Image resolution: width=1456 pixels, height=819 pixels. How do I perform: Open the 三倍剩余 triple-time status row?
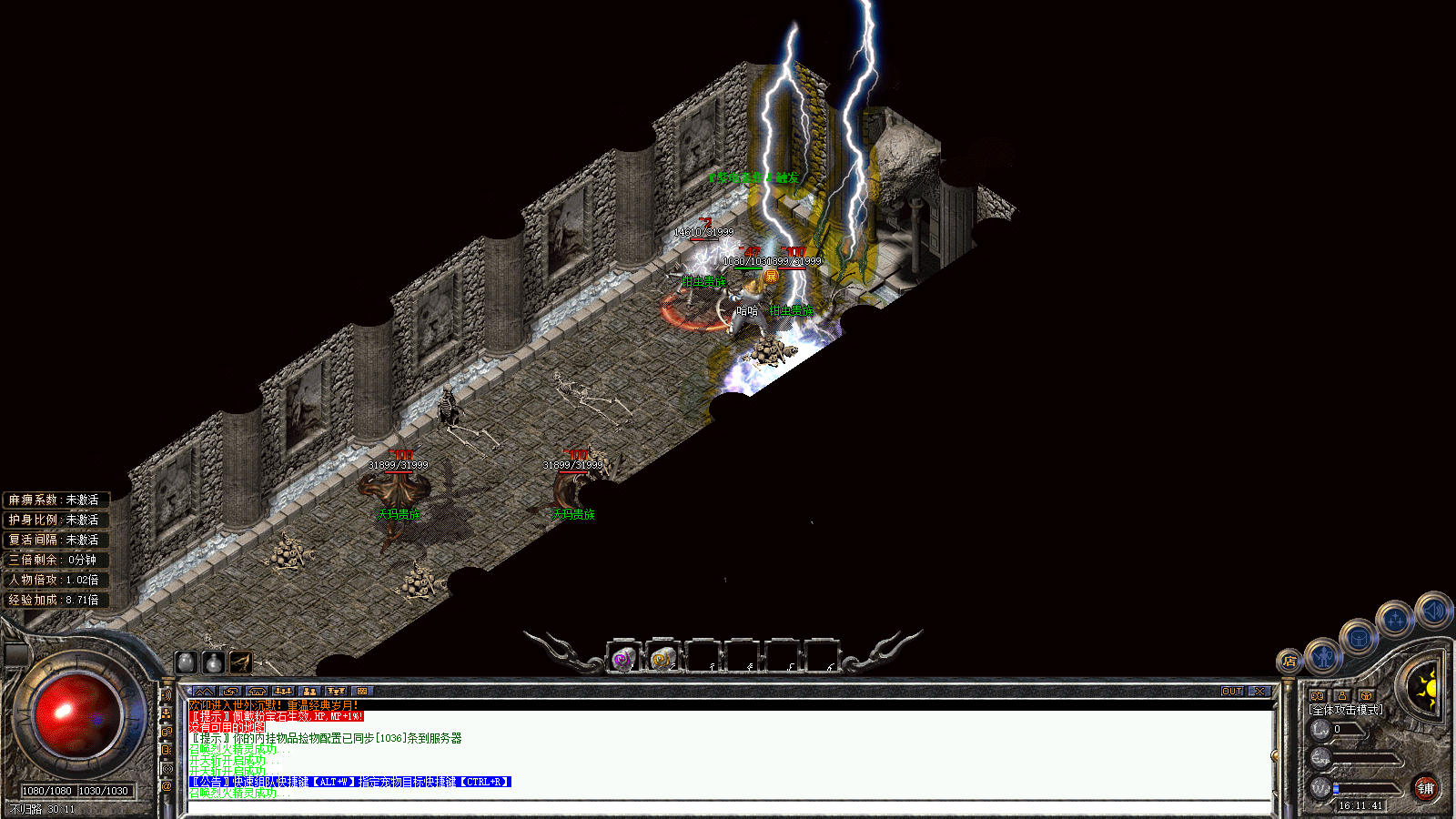[x=55, y=560]
